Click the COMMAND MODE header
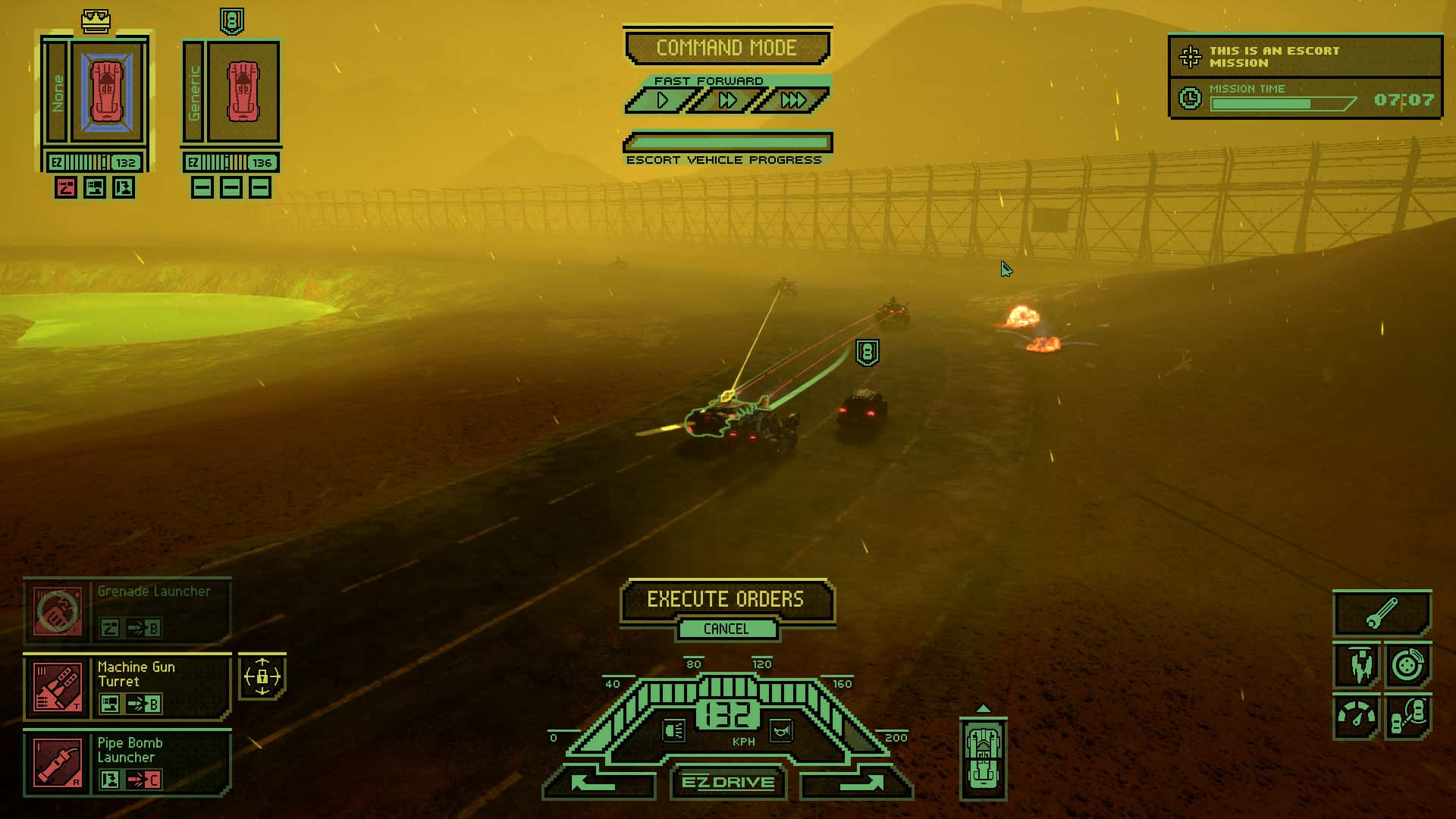 tap(727, 47)
